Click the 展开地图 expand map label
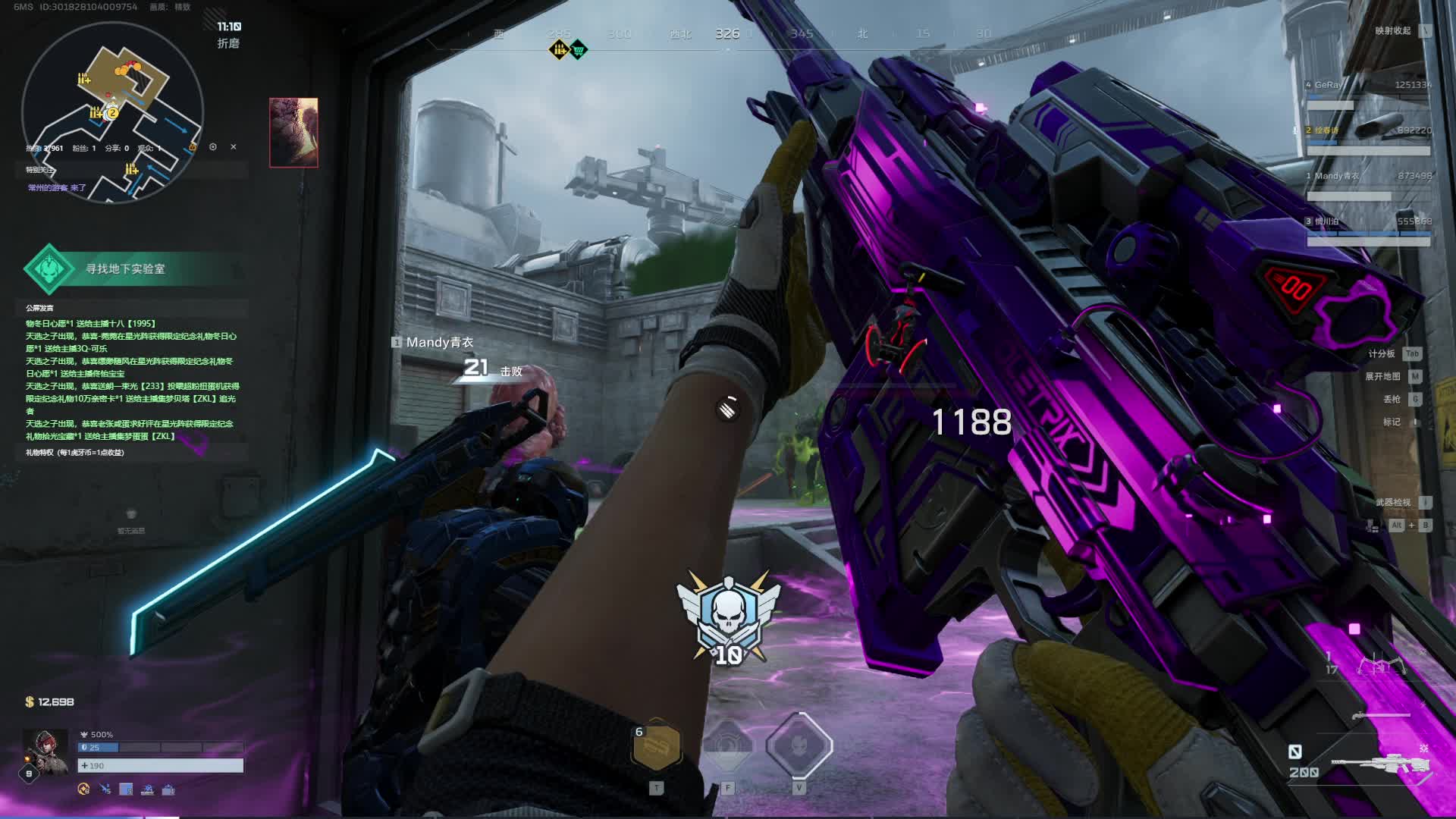The image size is (1456, 819). click(1382, 377)
